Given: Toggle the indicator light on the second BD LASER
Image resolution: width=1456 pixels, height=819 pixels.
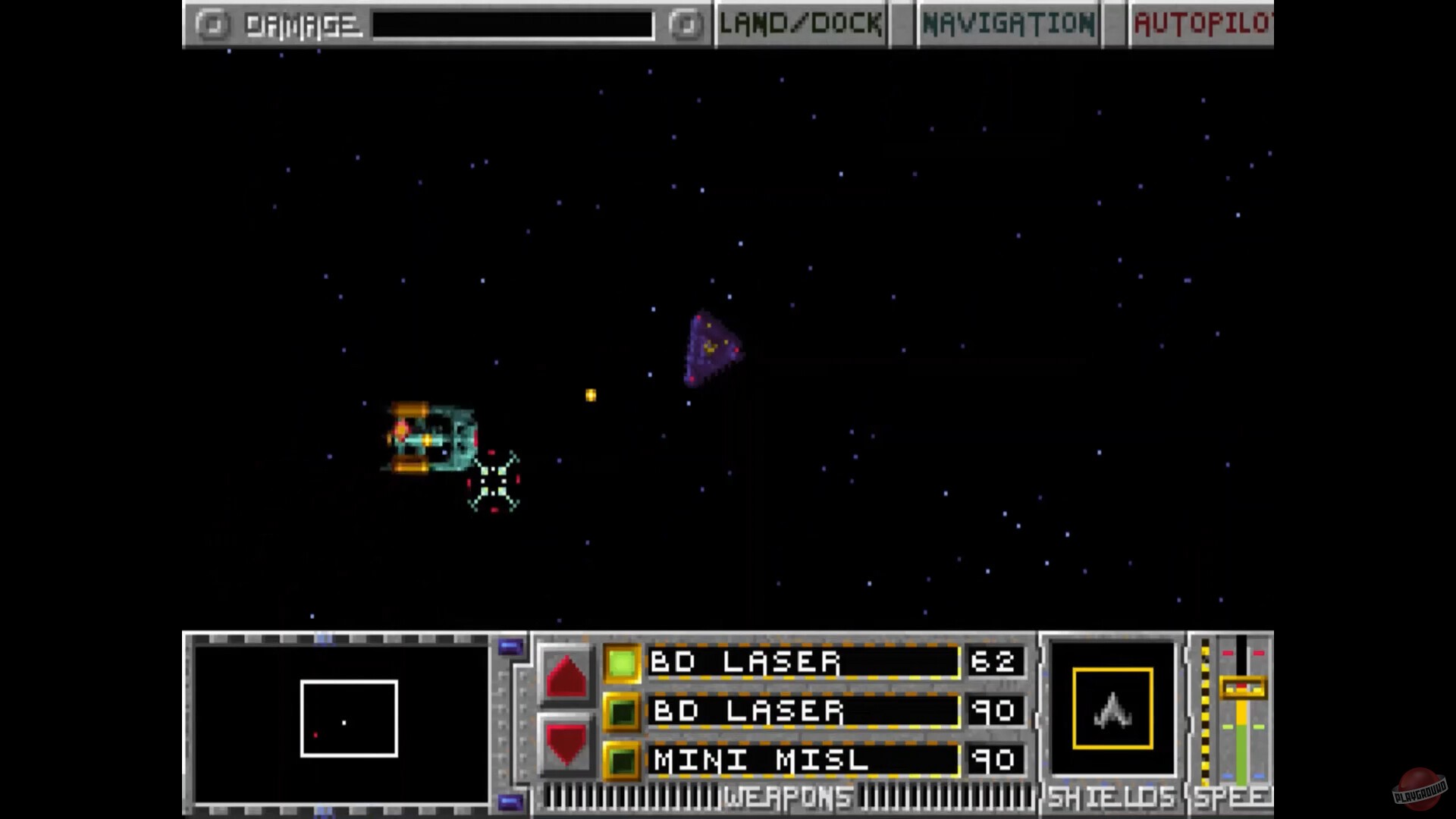Looking at the screenshot, I should pyautogui.click(x=622, y=711).
